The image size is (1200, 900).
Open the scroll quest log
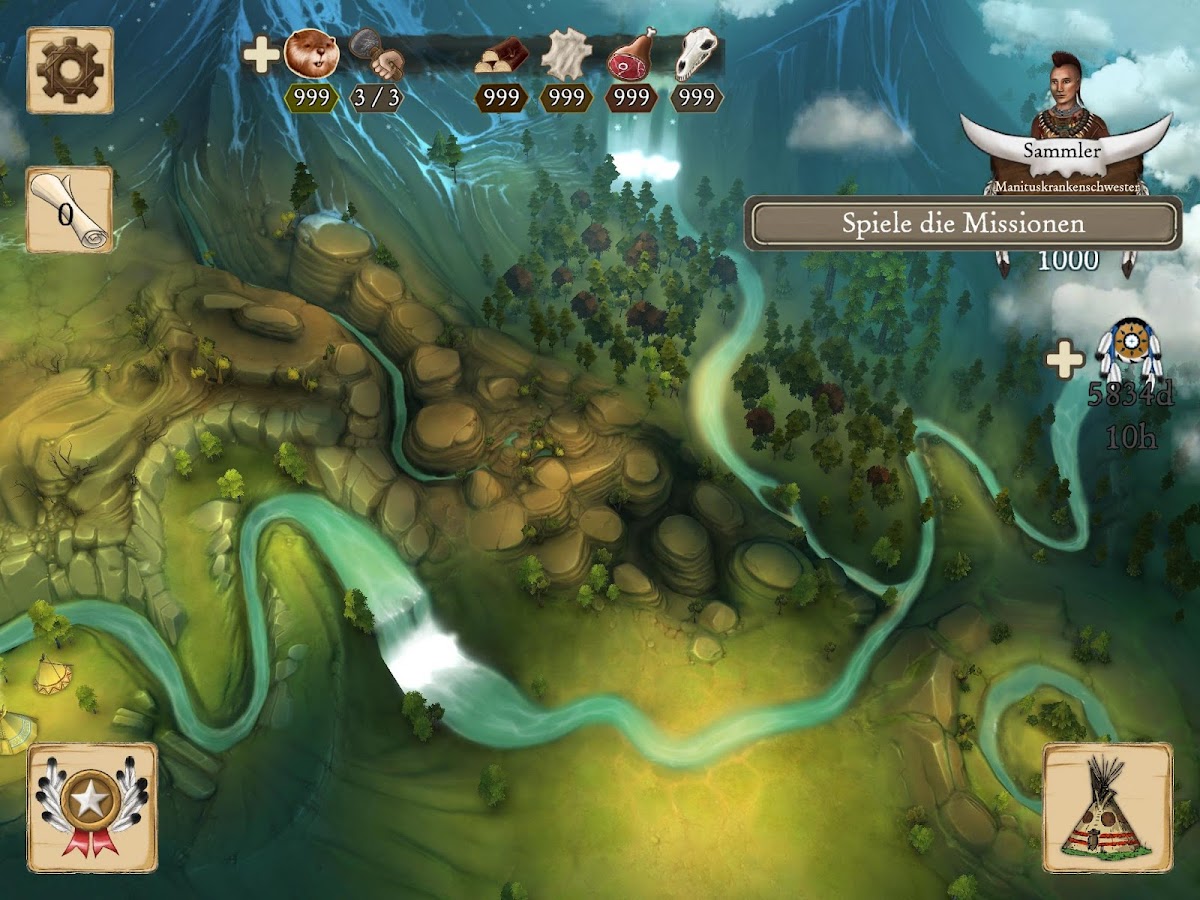pos(69,210)
